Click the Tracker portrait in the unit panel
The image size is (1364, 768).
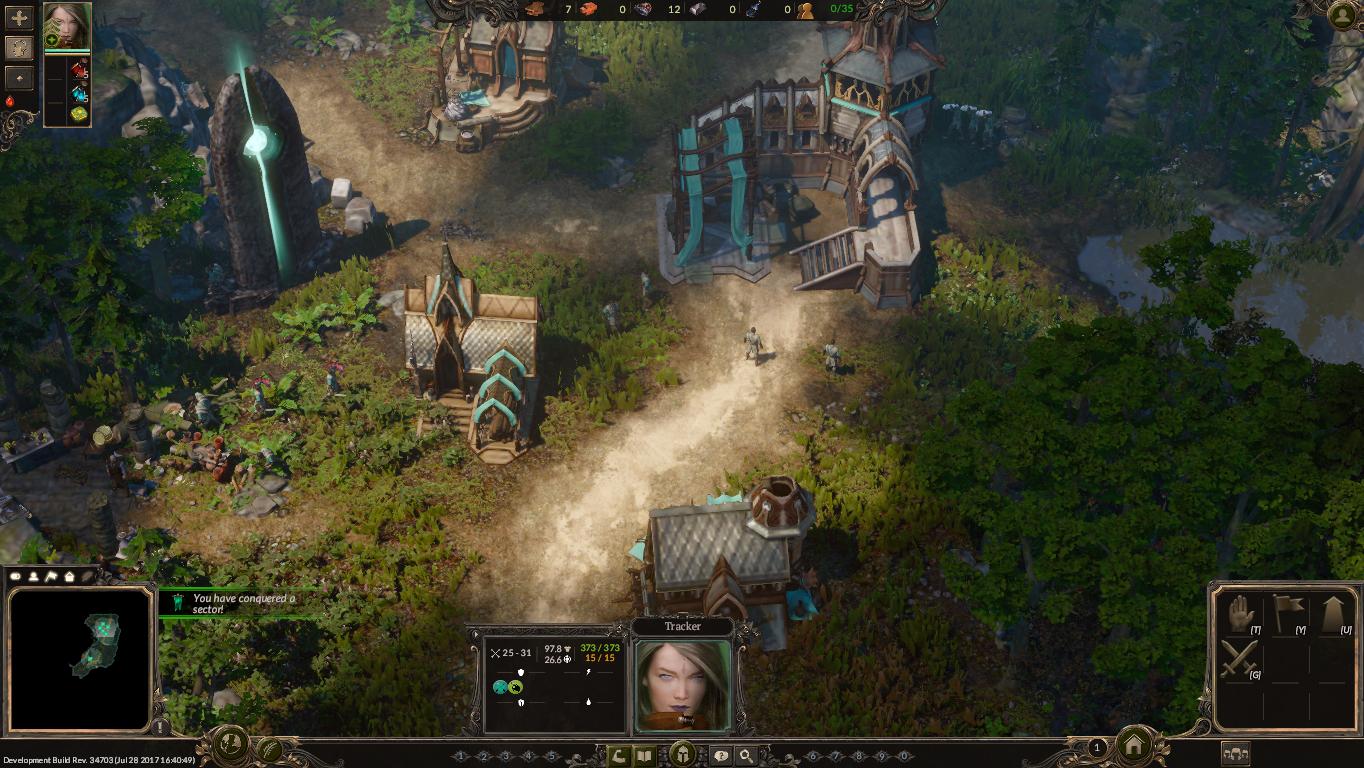coord(683,685)
